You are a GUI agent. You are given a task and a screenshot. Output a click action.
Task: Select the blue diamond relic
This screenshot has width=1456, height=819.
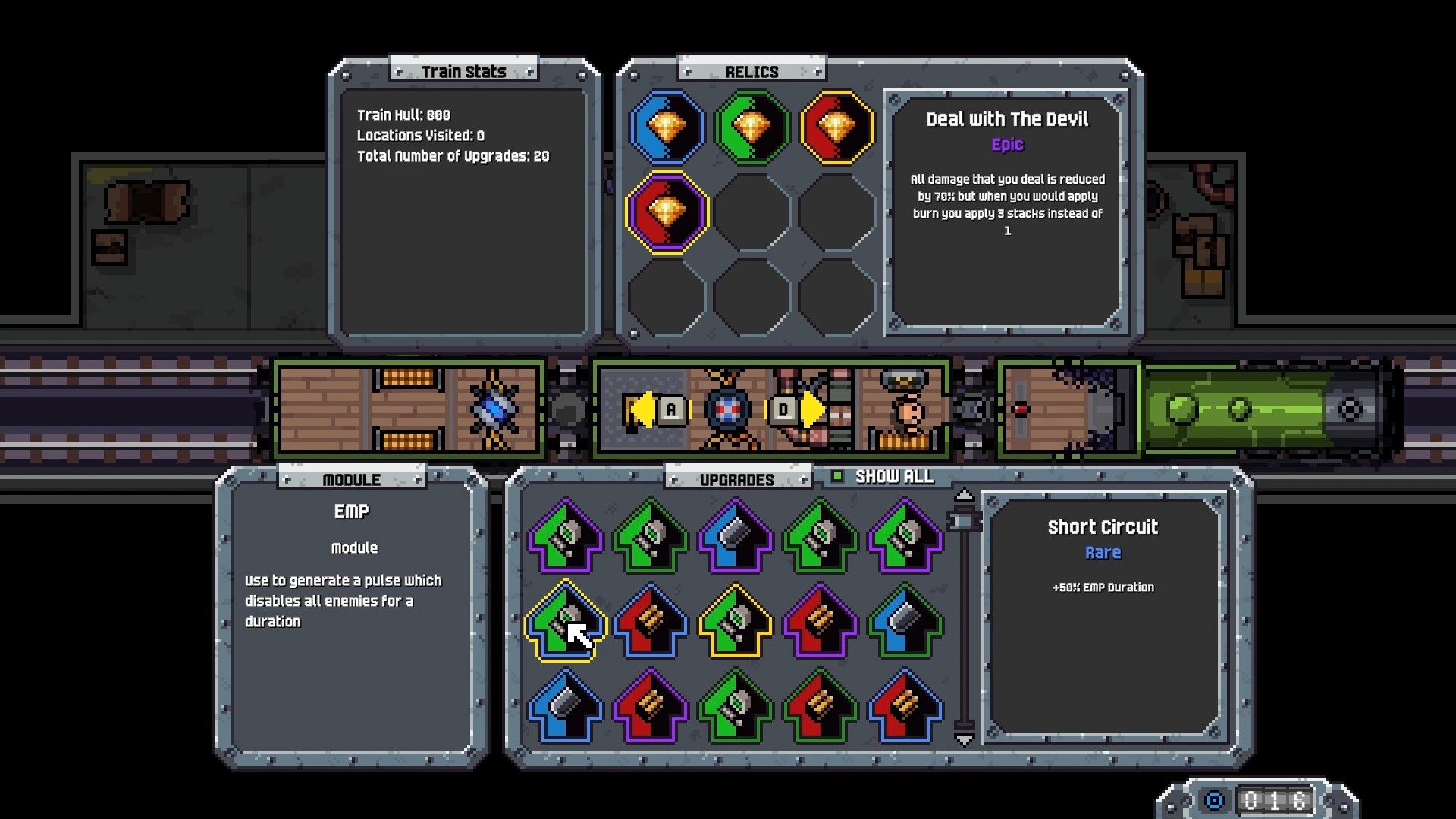click(x=666, y=127)
